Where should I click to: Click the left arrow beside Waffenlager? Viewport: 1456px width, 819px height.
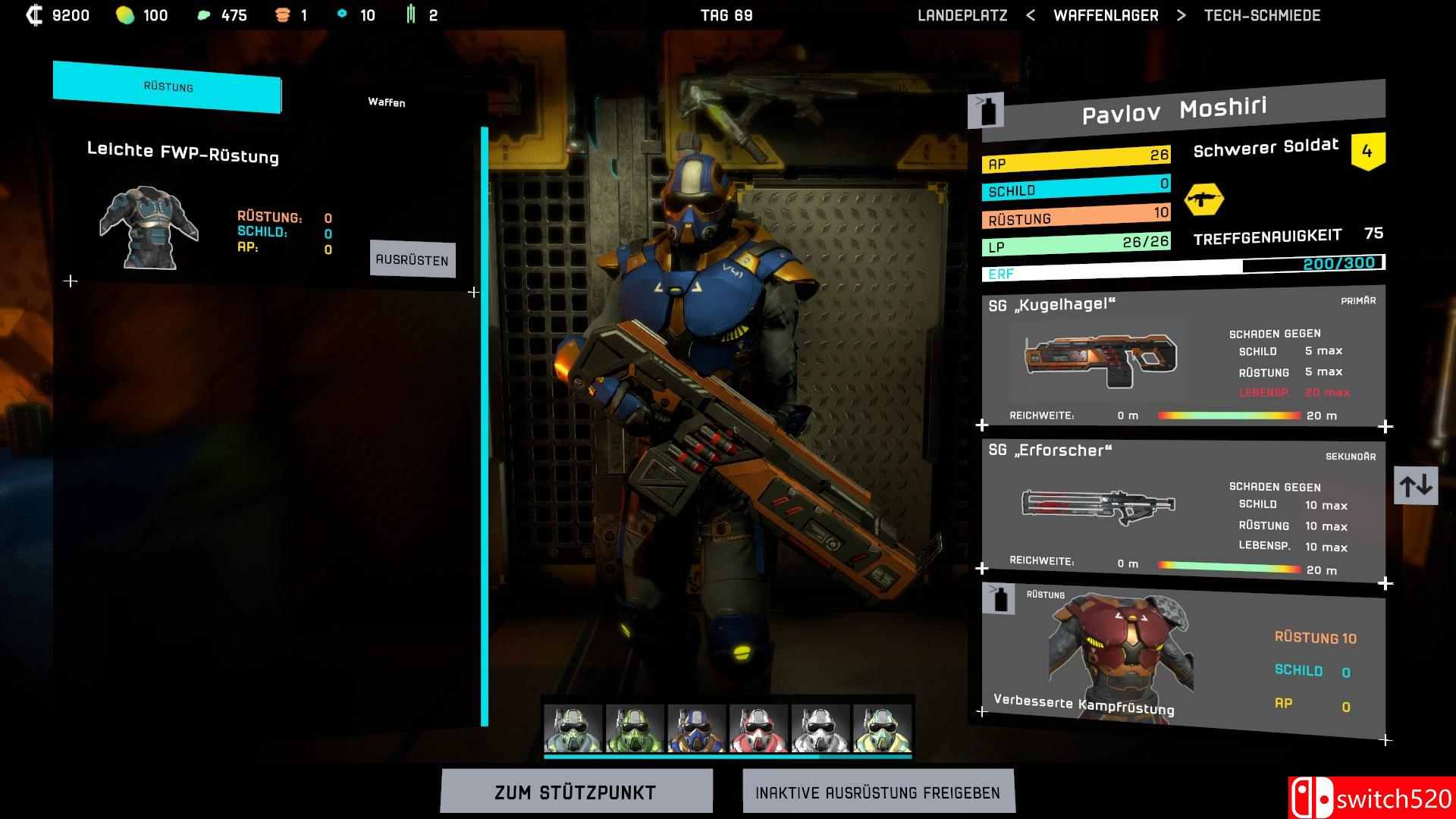pos(1030,15)
